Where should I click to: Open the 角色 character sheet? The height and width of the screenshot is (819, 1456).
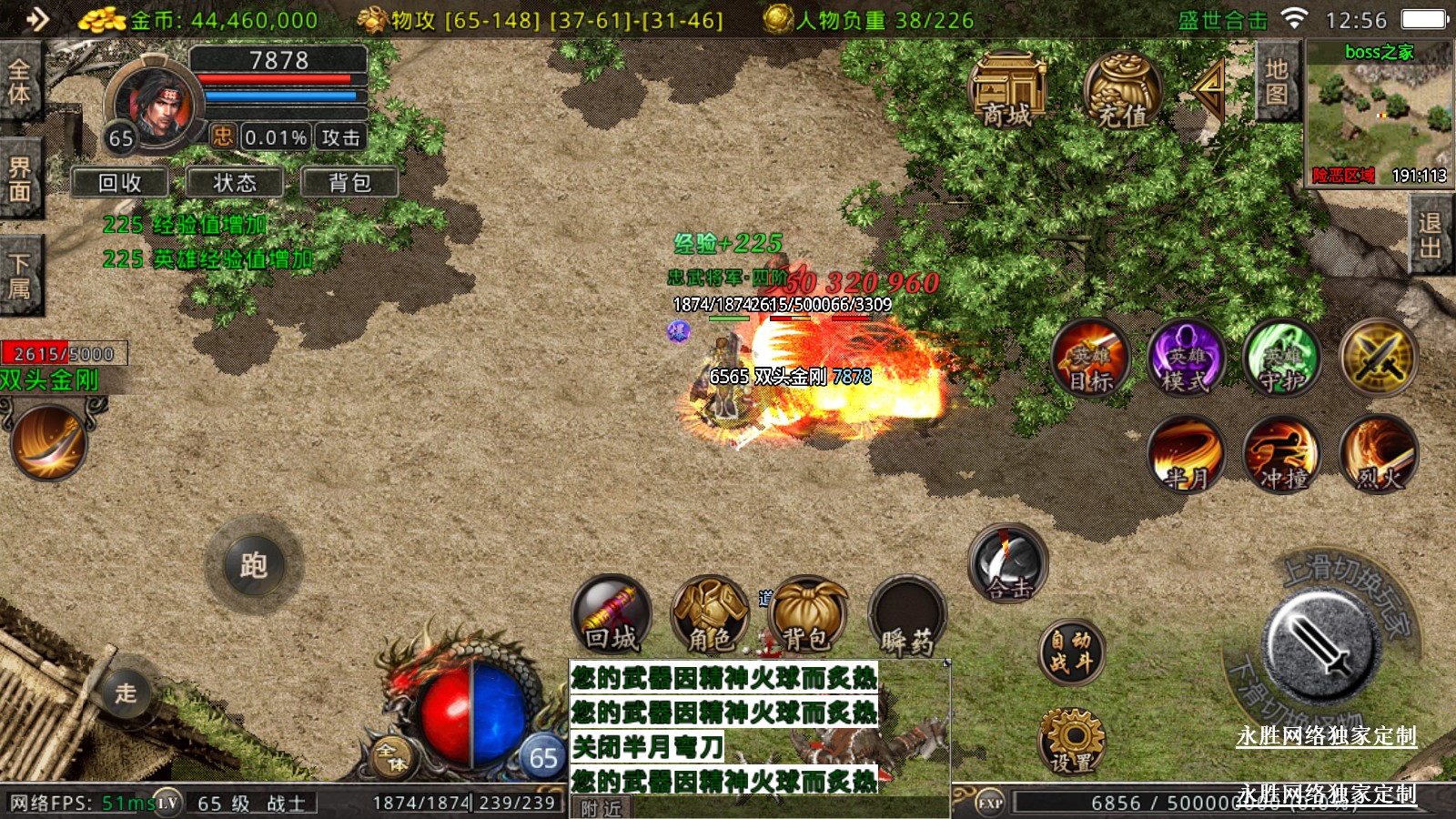[709, 614]
